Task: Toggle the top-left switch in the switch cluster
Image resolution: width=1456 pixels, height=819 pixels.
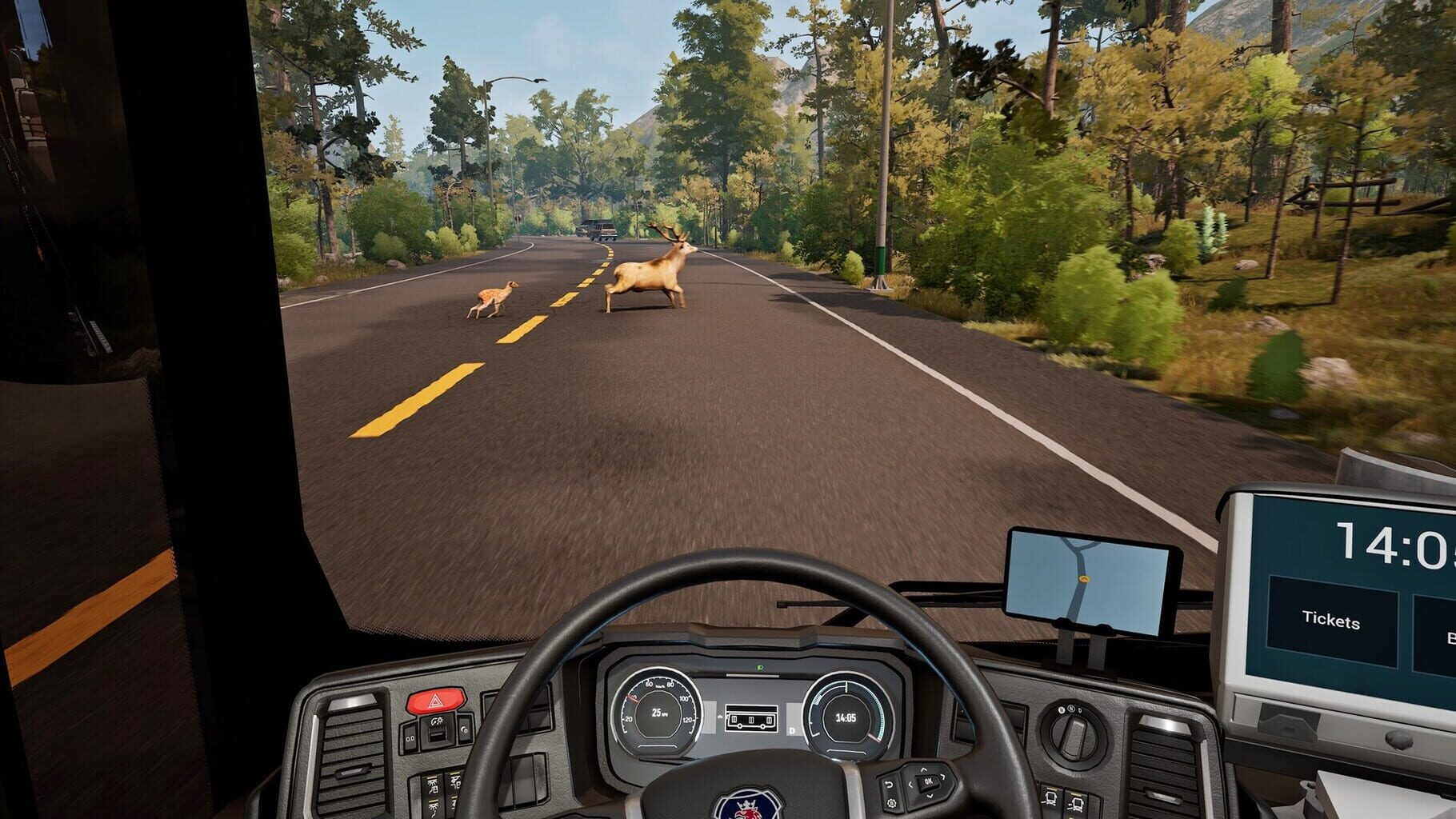Action: coord(410,736)
